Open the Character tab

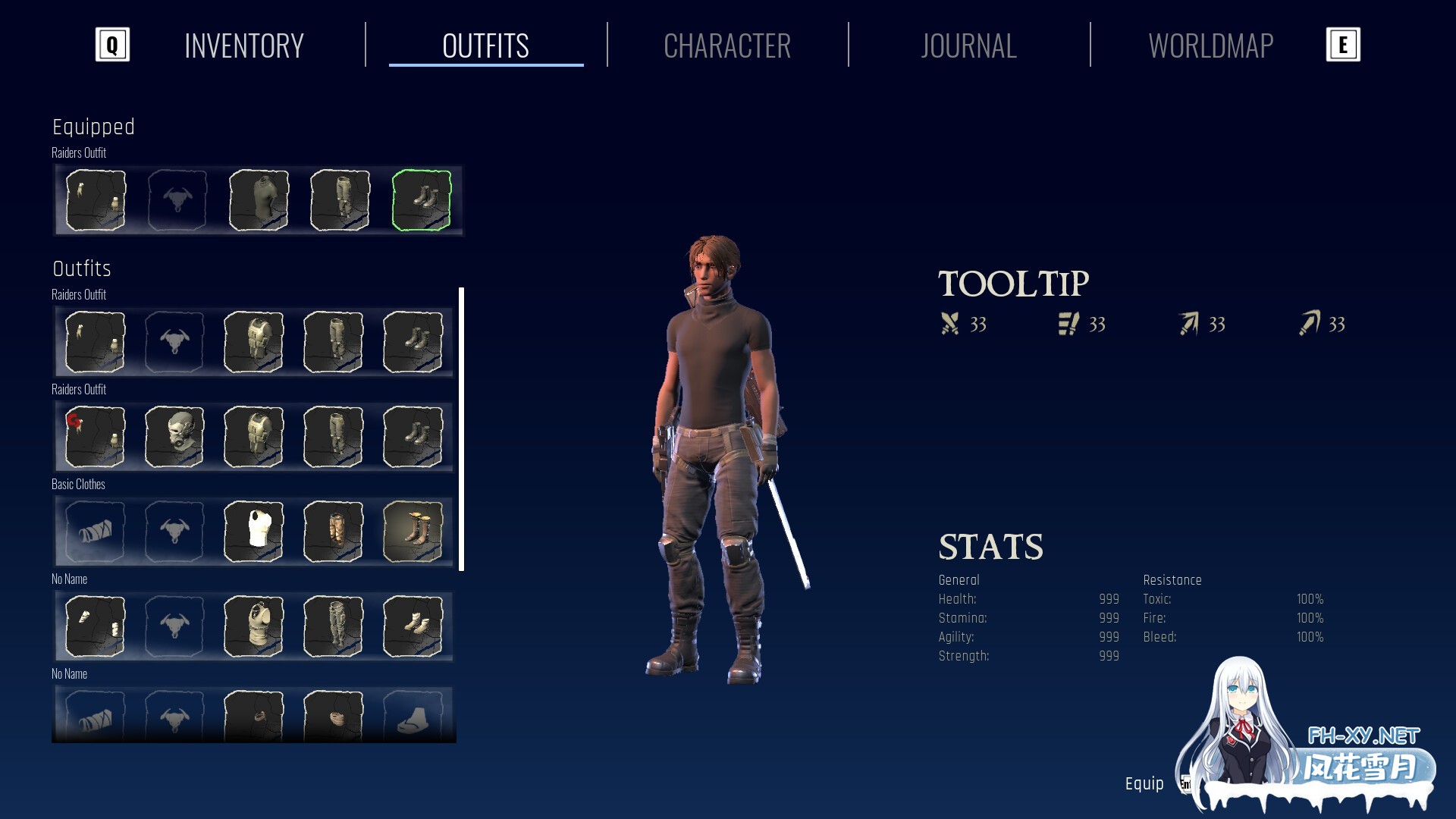pos(726,46)
